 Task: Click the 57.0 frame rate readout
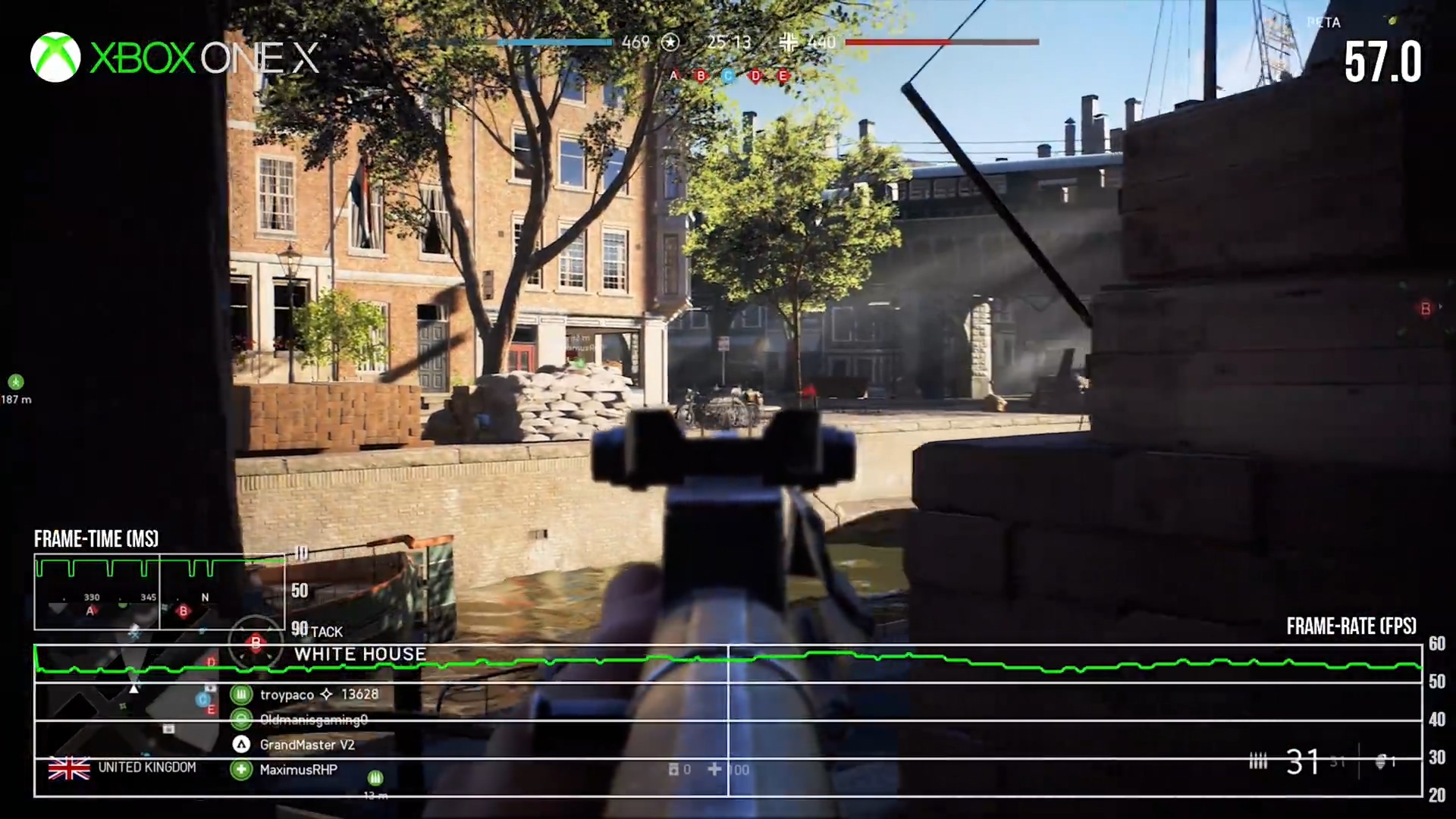tap(1382, 61)
